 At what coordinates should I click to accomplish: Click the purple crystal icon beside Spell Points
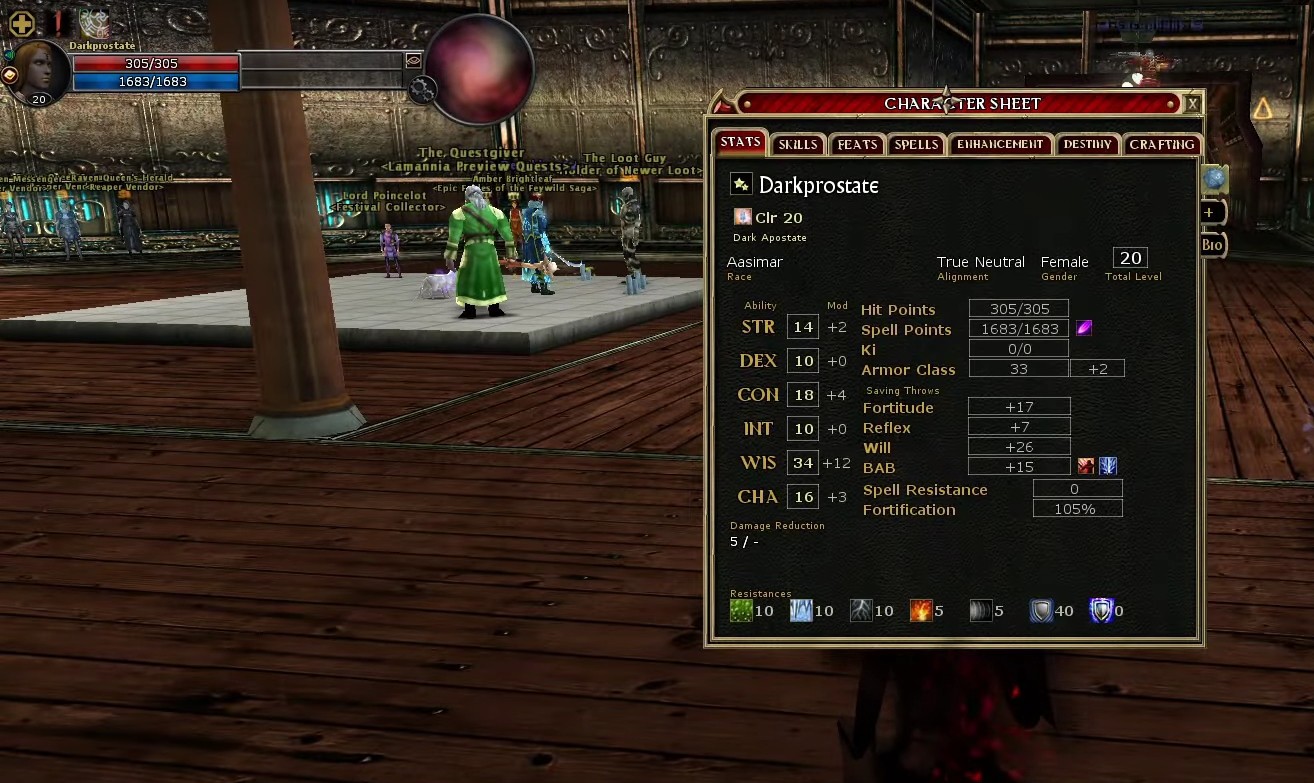tap(1084, 328)
